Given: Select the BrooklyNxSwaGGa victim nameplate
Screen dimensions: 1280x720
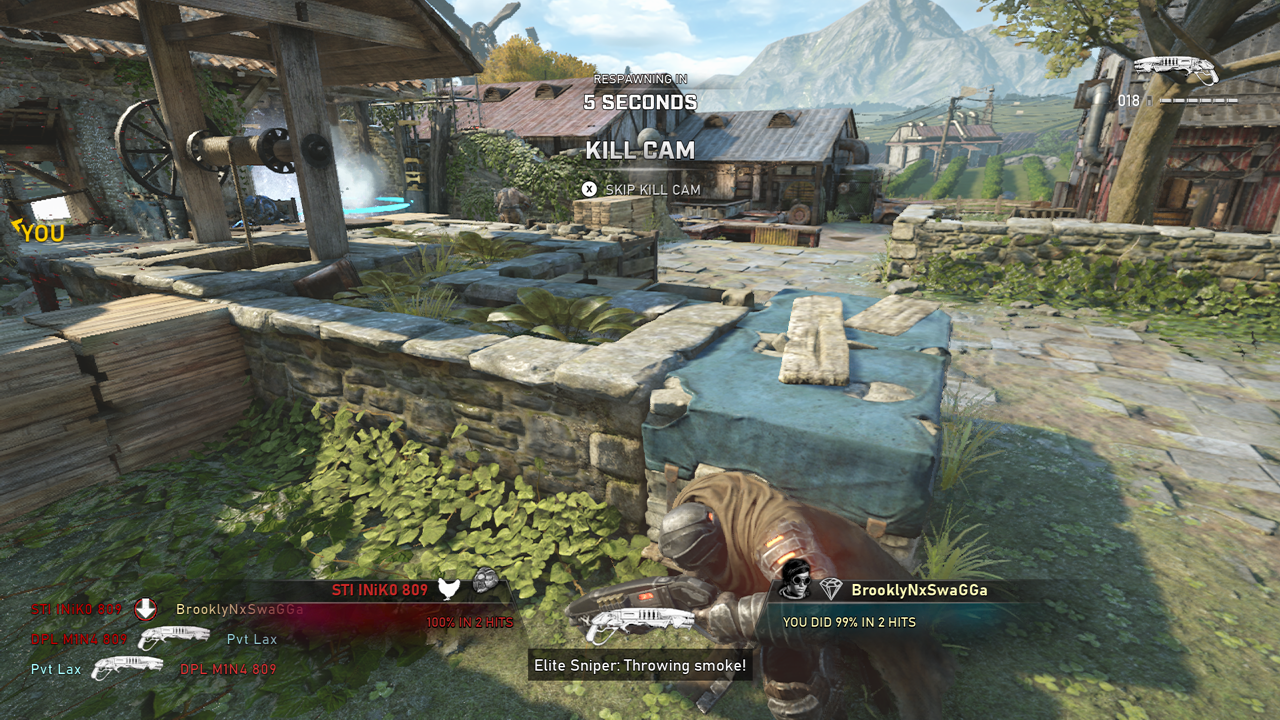Looking at the screenshot, I should (919, 590).
